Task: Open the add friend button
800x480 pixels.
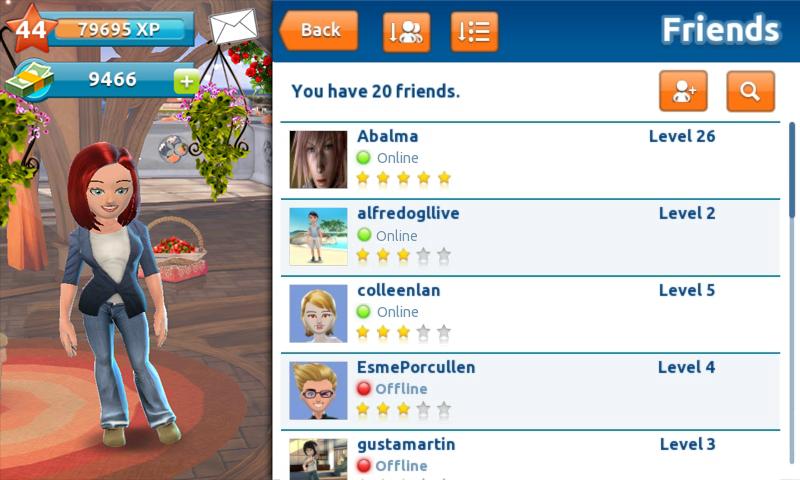Action: (x=683, y=91)
